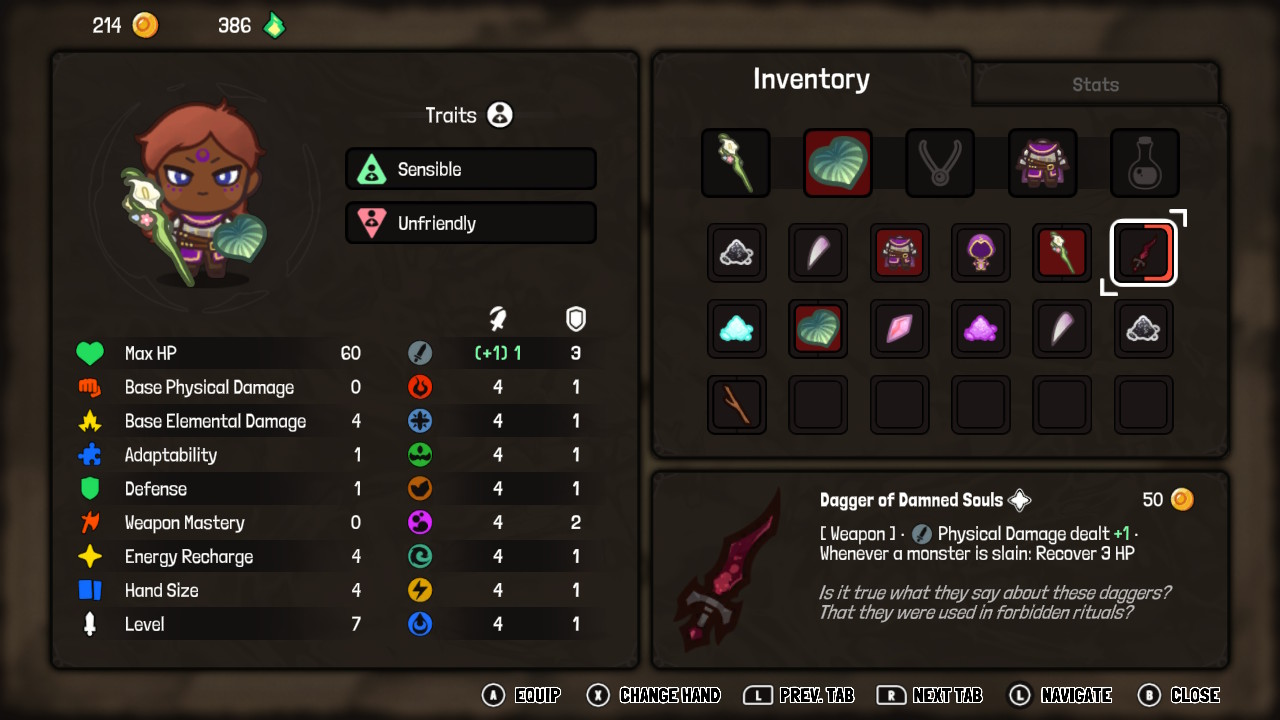Select the Sensible trait
Screen dimensions: 1280x720
(470, 169)
